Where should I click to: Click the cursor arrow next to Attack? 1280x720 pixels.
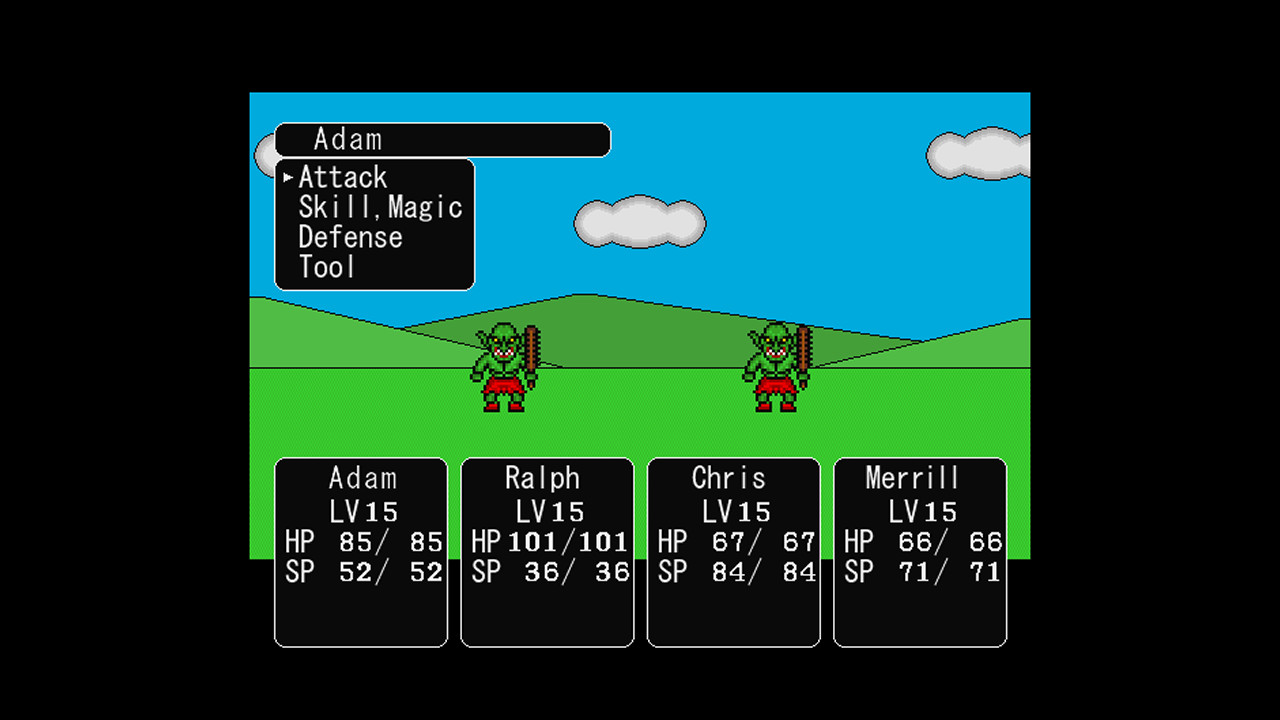[288, 177]
